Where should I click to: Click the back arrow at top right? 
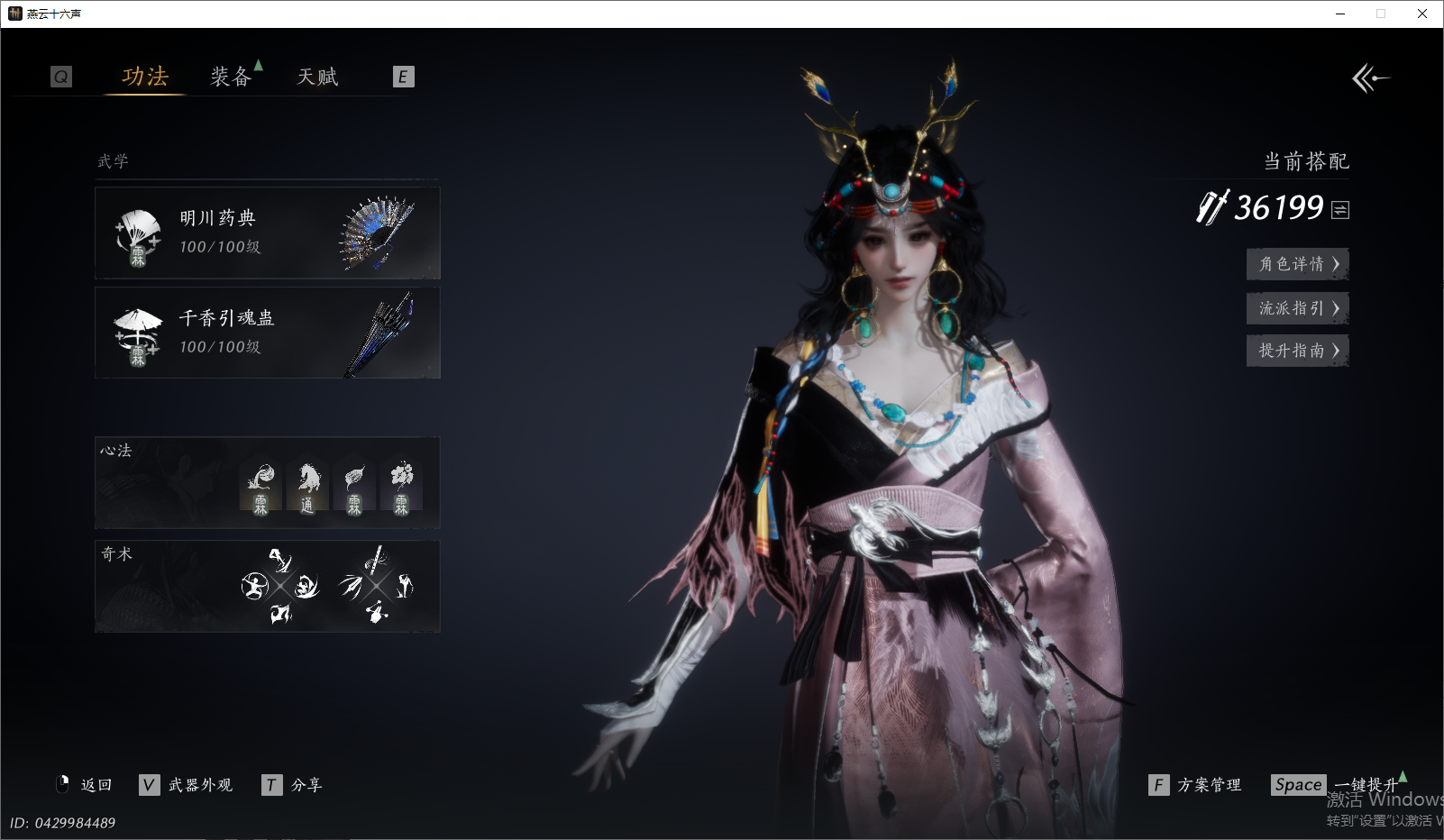(x=1370, y=78)
